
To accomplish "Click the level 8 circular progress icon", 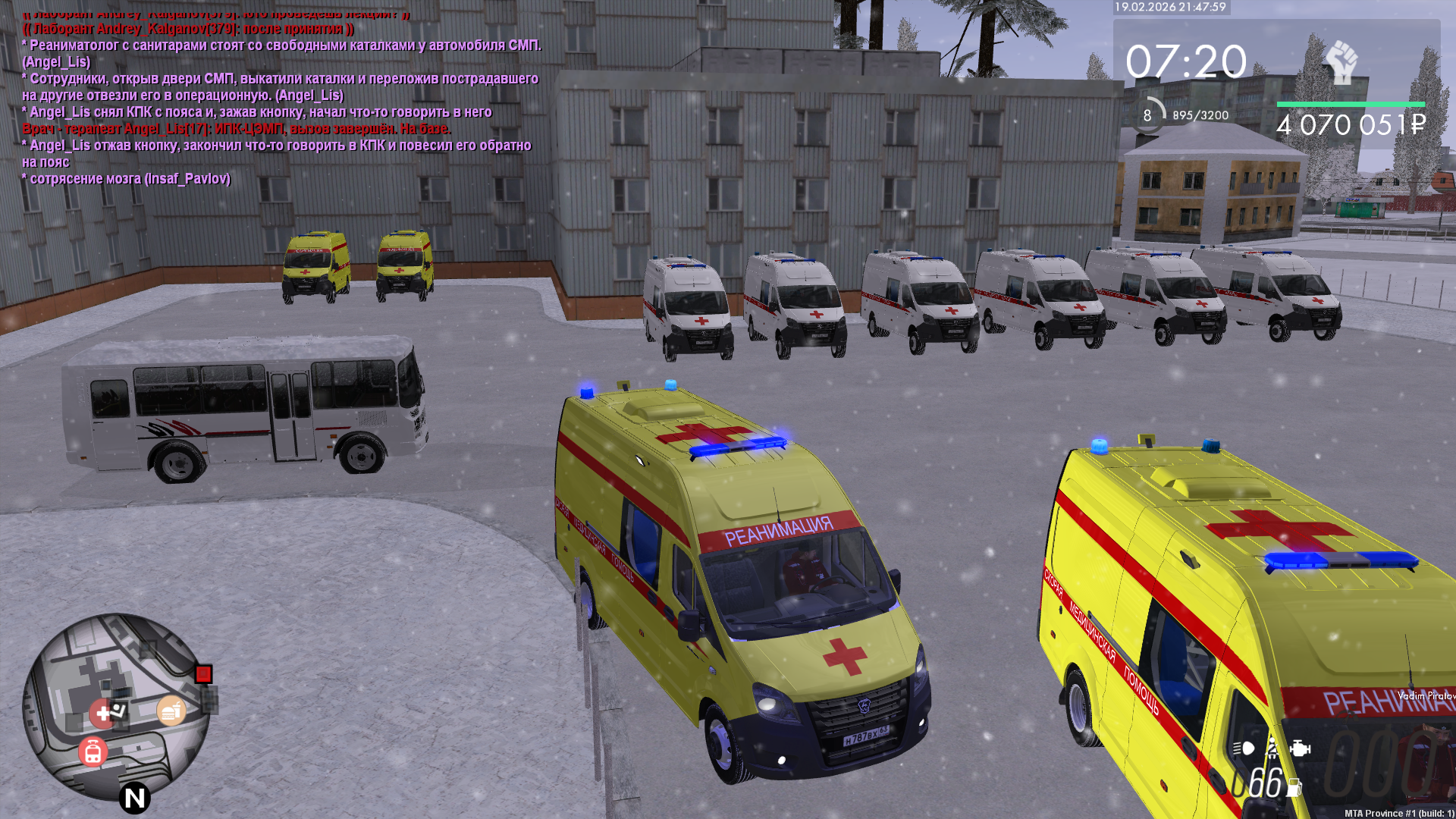I will pos(1147,115).
